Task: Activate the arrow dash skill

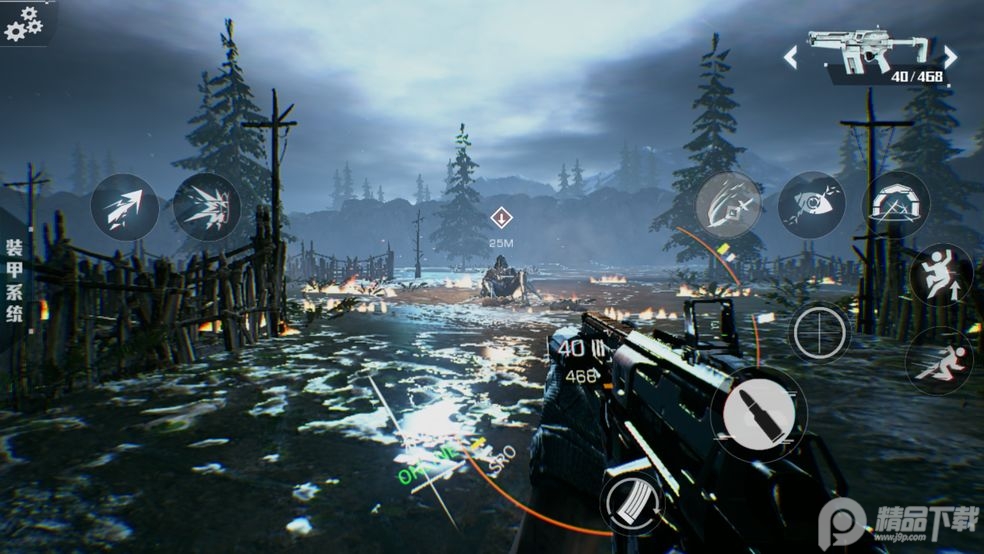Action: (x=125, y=208)
